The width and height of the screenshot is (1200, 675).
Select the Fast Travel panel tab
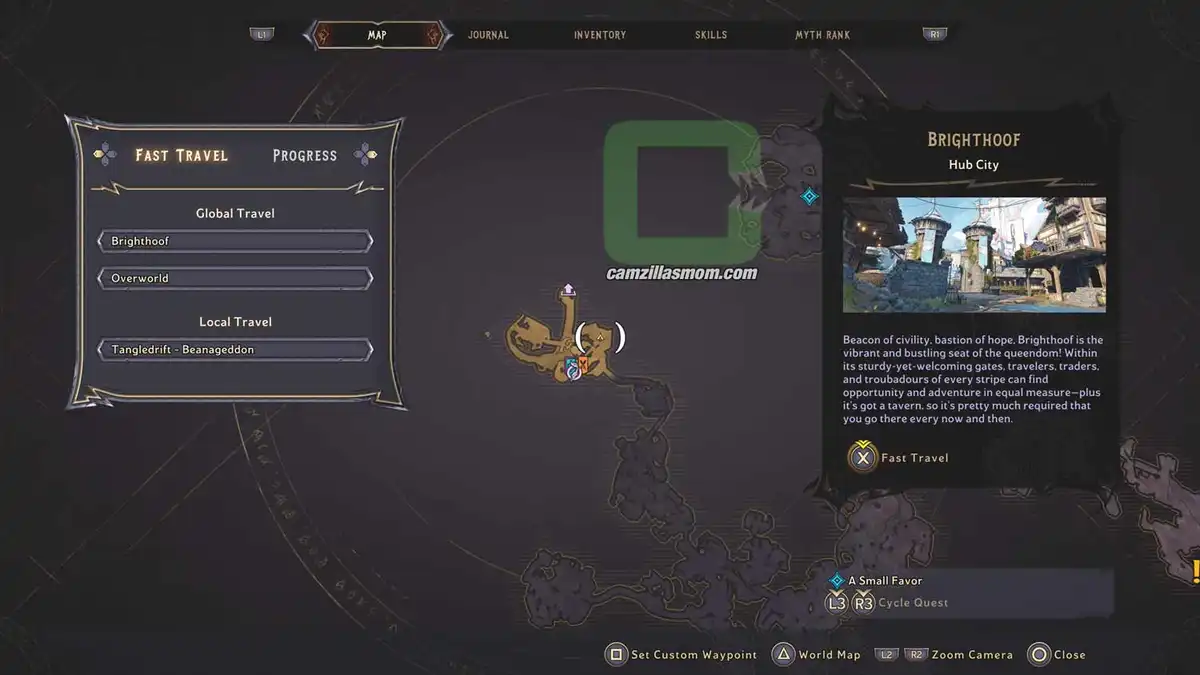coord(182,155)
